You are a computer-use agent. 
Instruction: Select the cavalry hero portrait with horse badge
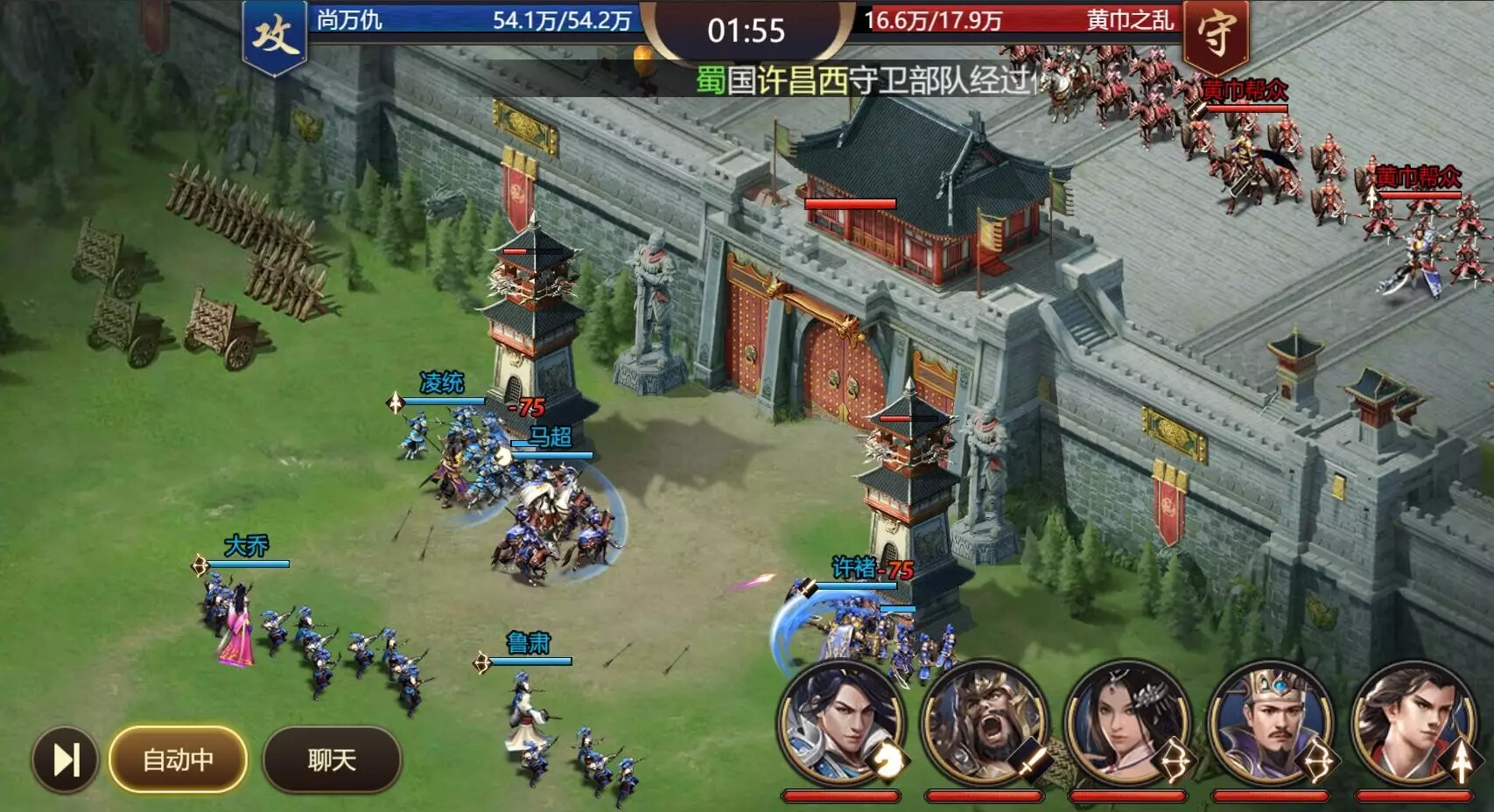[841, 726]
